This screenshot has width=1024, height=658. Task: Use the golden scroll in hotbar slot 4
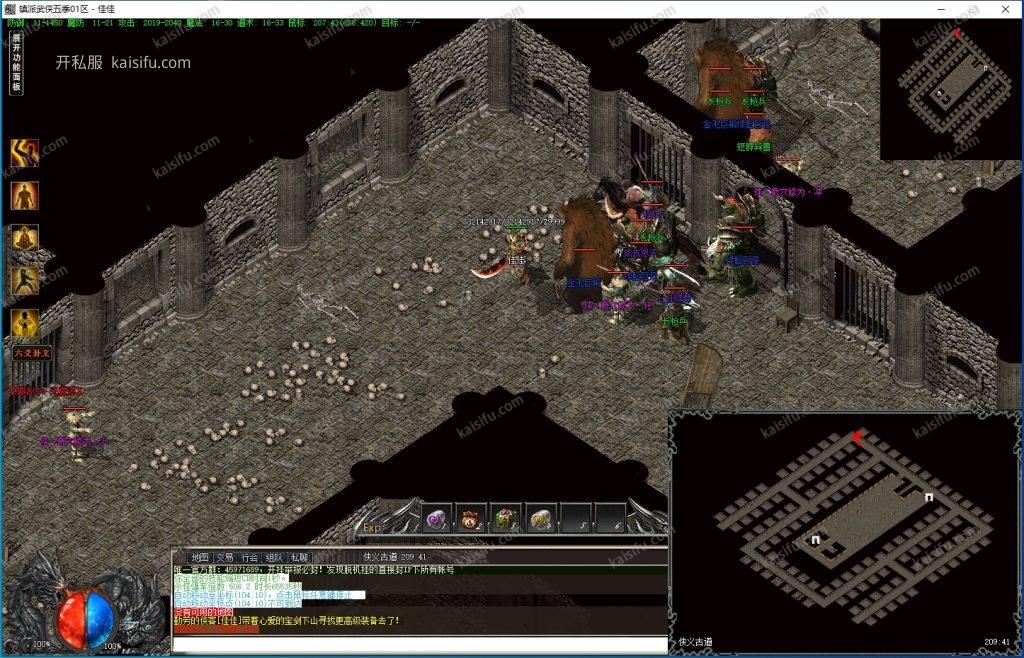541,519
